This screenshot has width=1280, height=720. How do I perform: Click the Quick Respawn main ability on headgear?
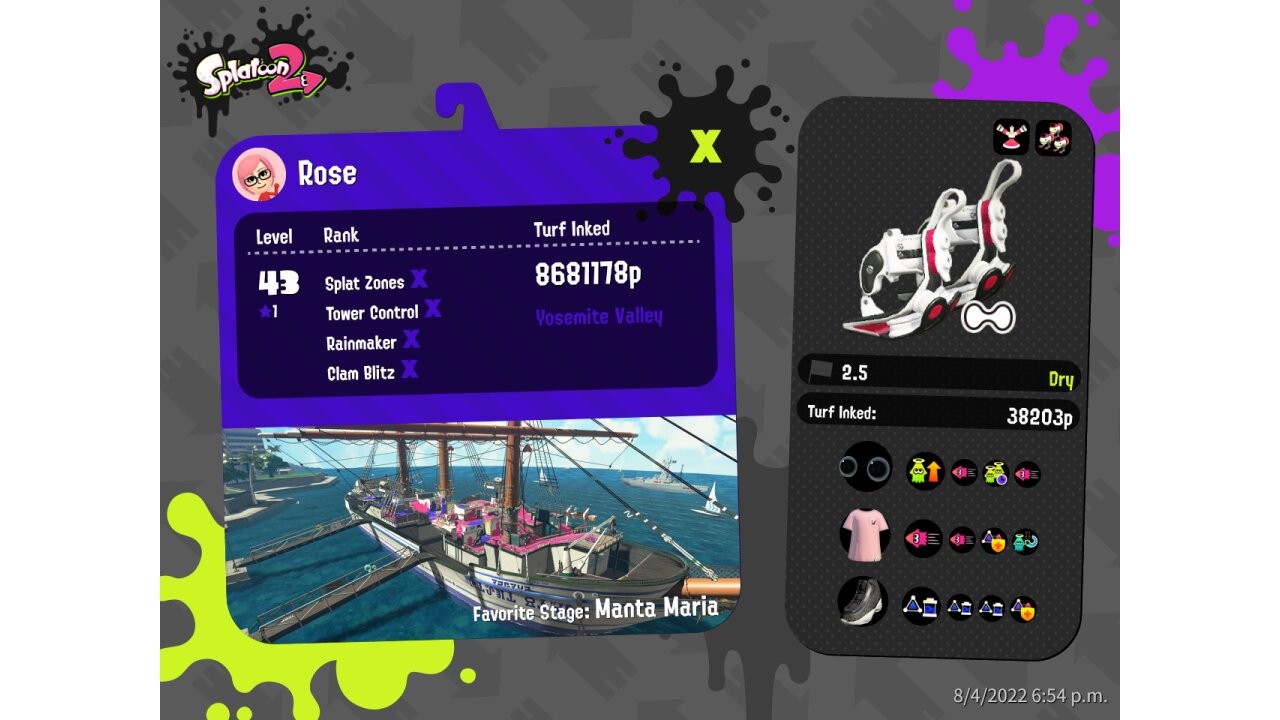pyautogui.click(x=925, y=470)
